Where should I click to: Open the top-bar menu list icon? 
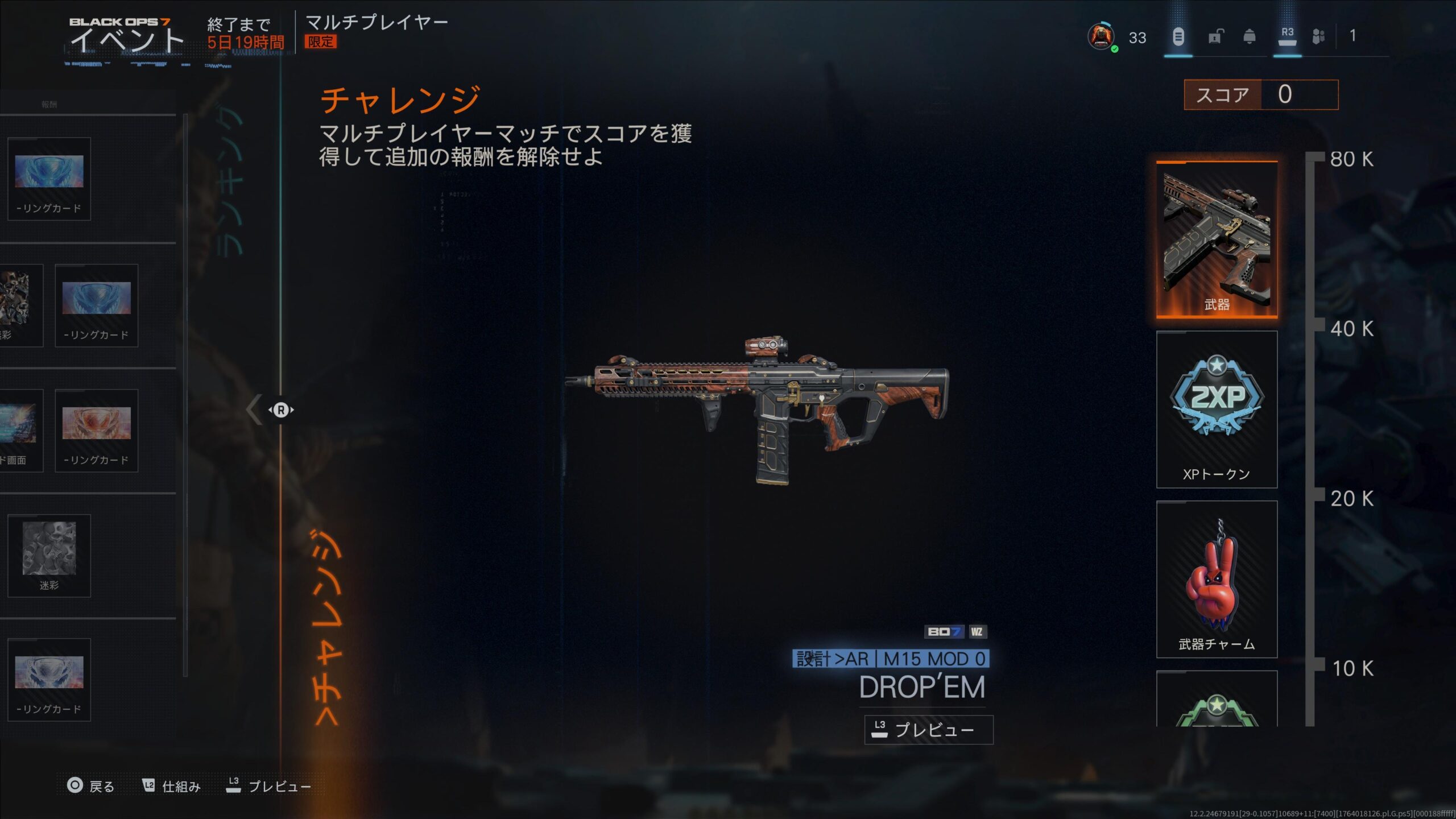click(1178, 37)
